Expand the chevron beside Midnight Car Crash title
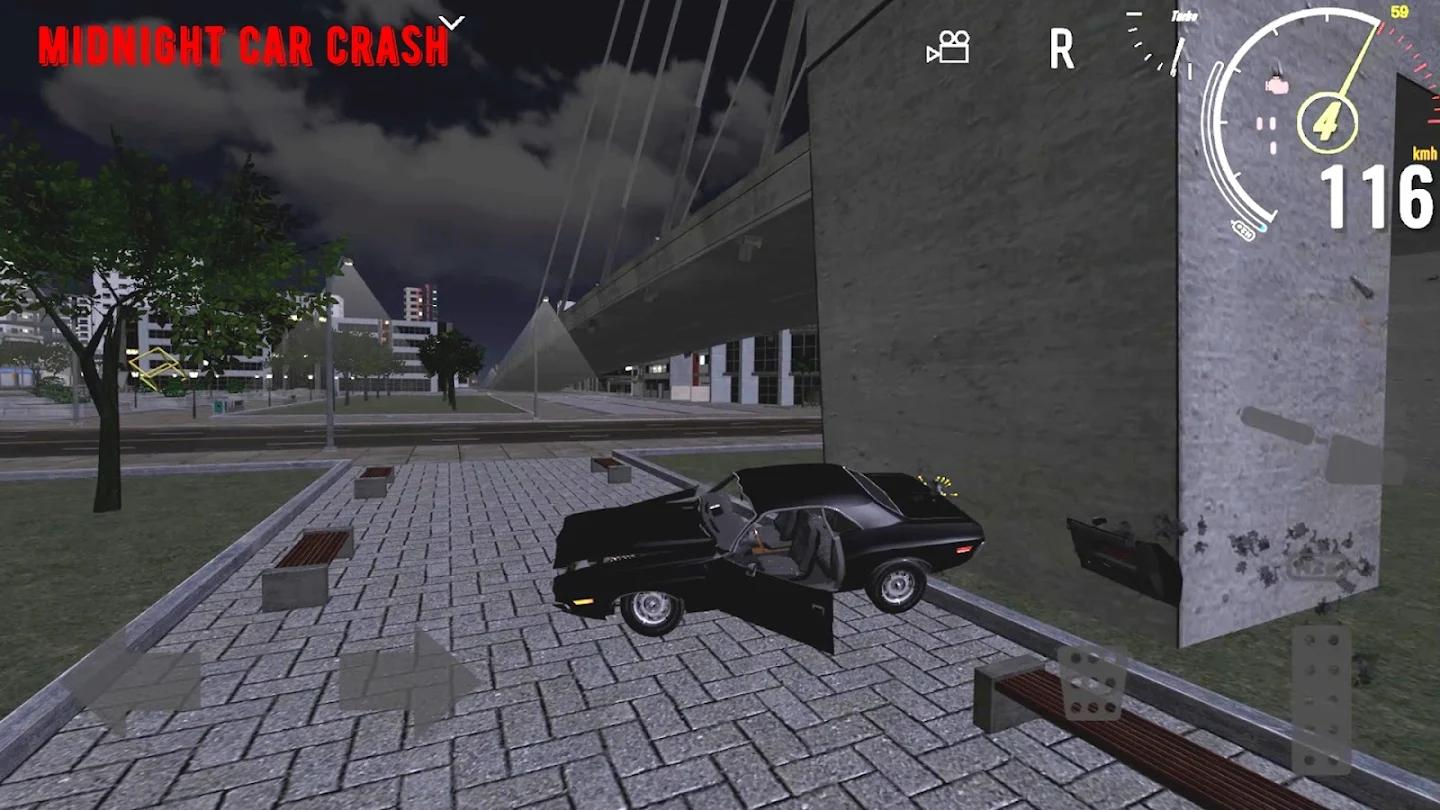Viewport: 1440px width, 810px height. point(453,21)
